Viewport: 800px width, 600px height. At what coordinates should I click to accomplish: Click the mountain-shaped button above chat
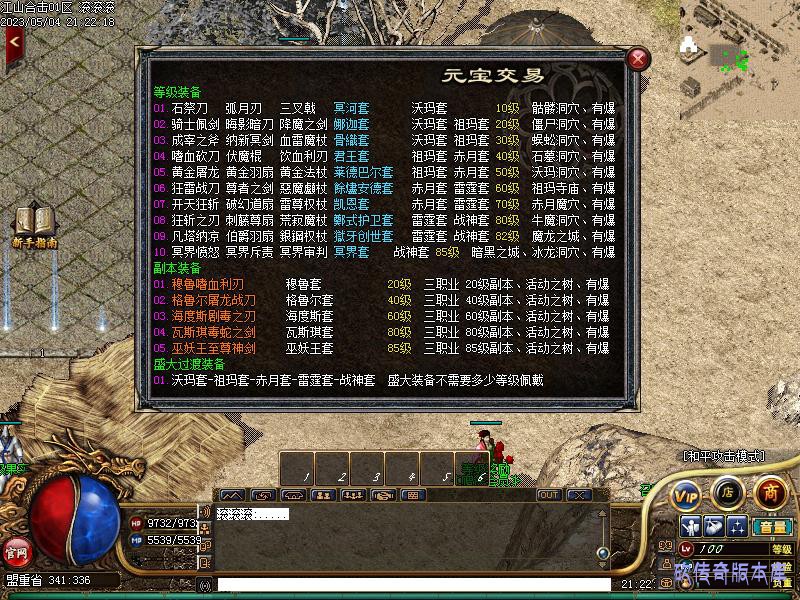click(x=231, y=495)
